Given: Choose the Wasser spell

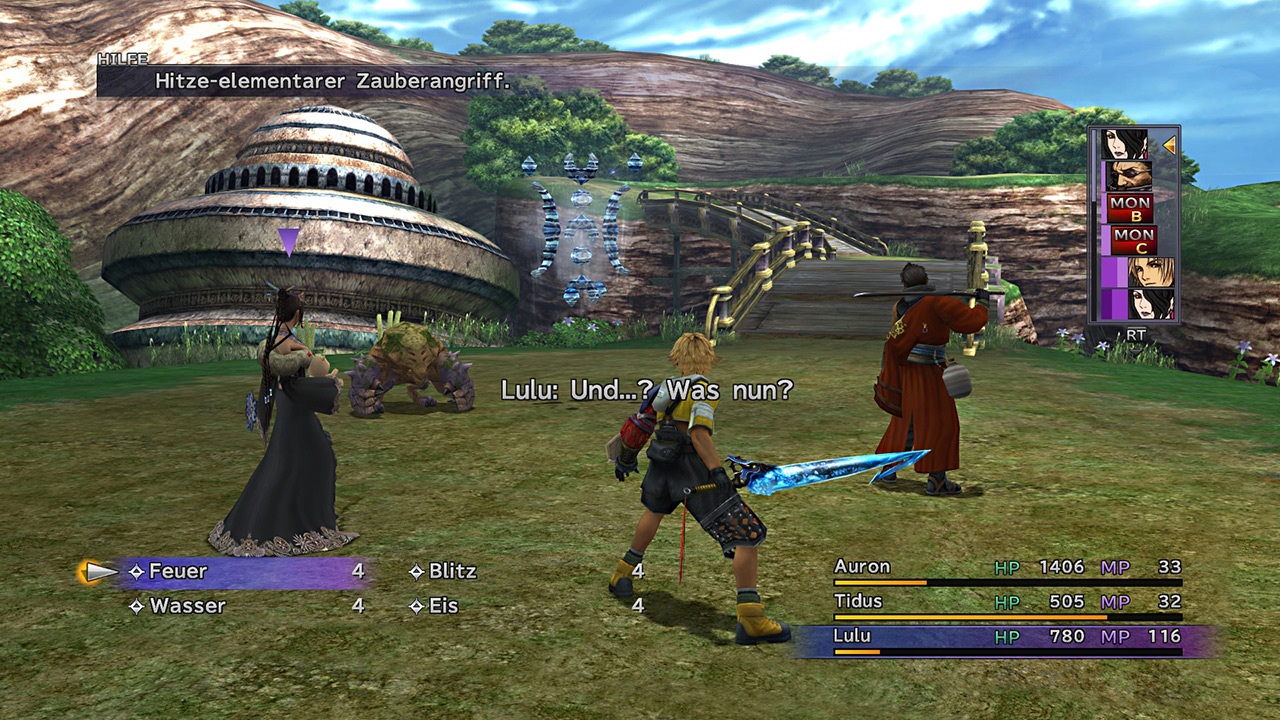Looking at the screenshot, I should click(x=187, y=606).
